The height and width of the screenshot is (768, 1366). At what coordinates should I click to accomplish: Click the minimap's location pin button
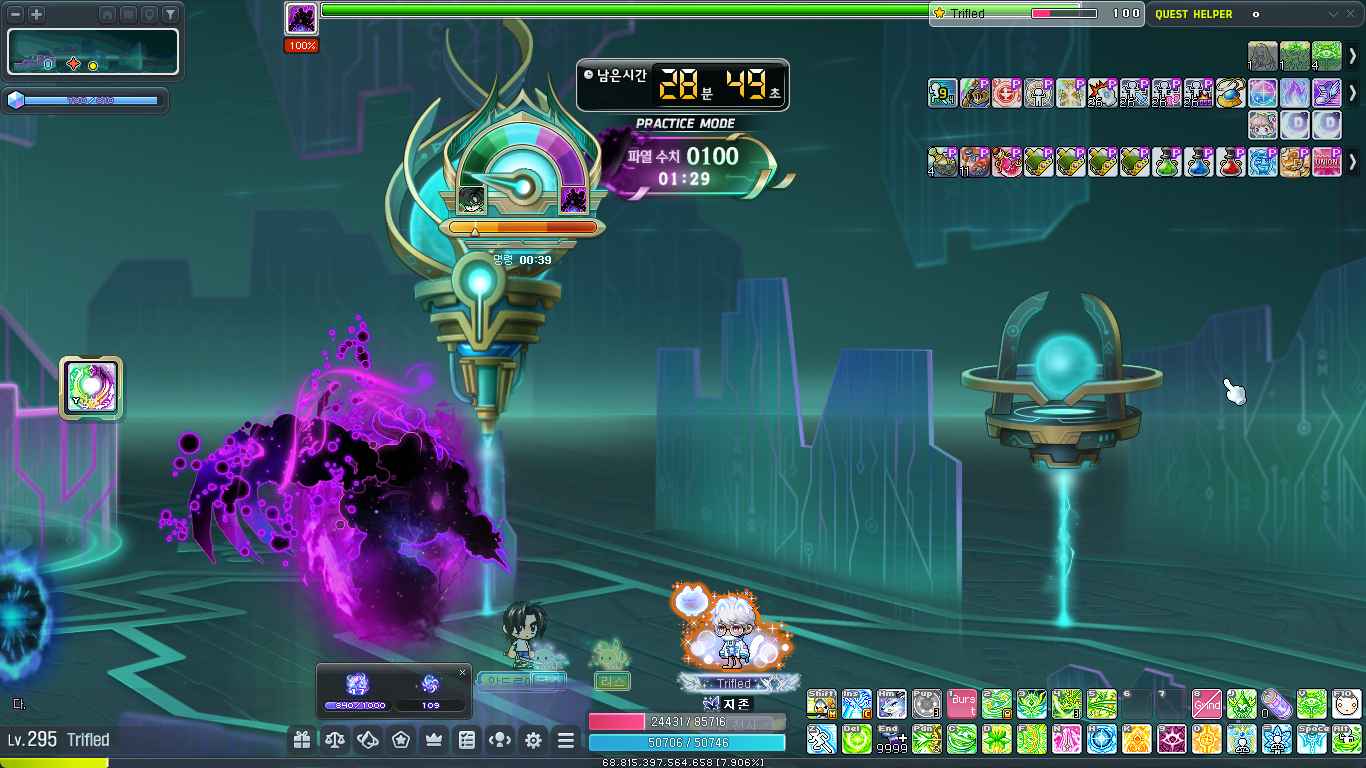149,15
